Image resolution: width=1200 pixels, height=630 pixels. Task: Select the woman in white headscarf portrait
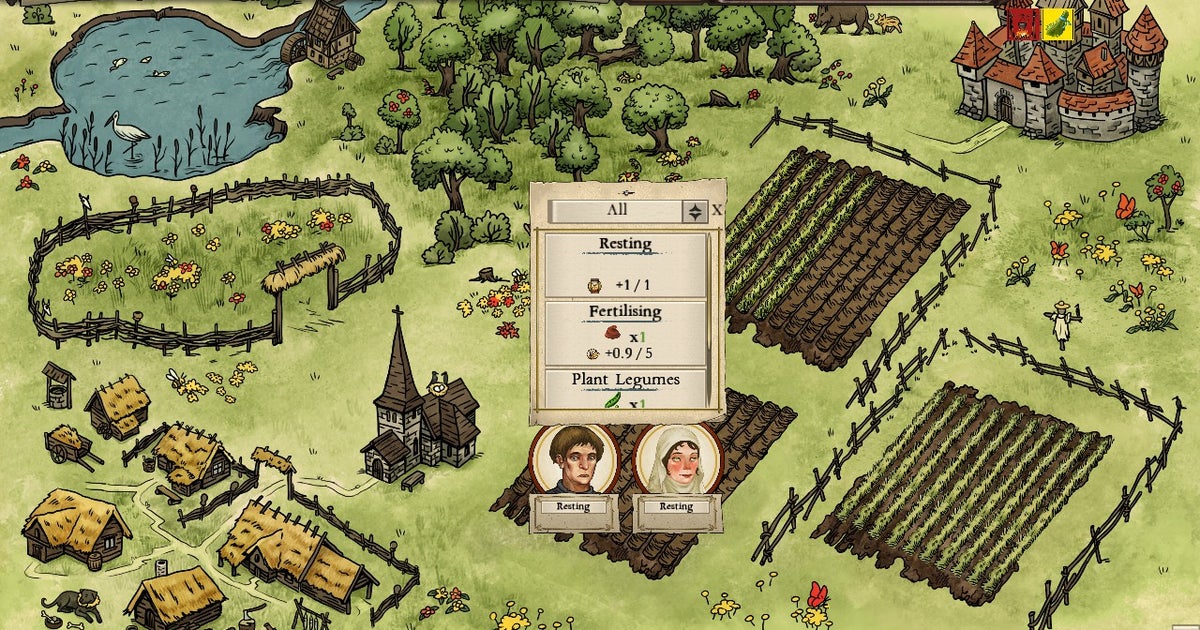point(675,458)
